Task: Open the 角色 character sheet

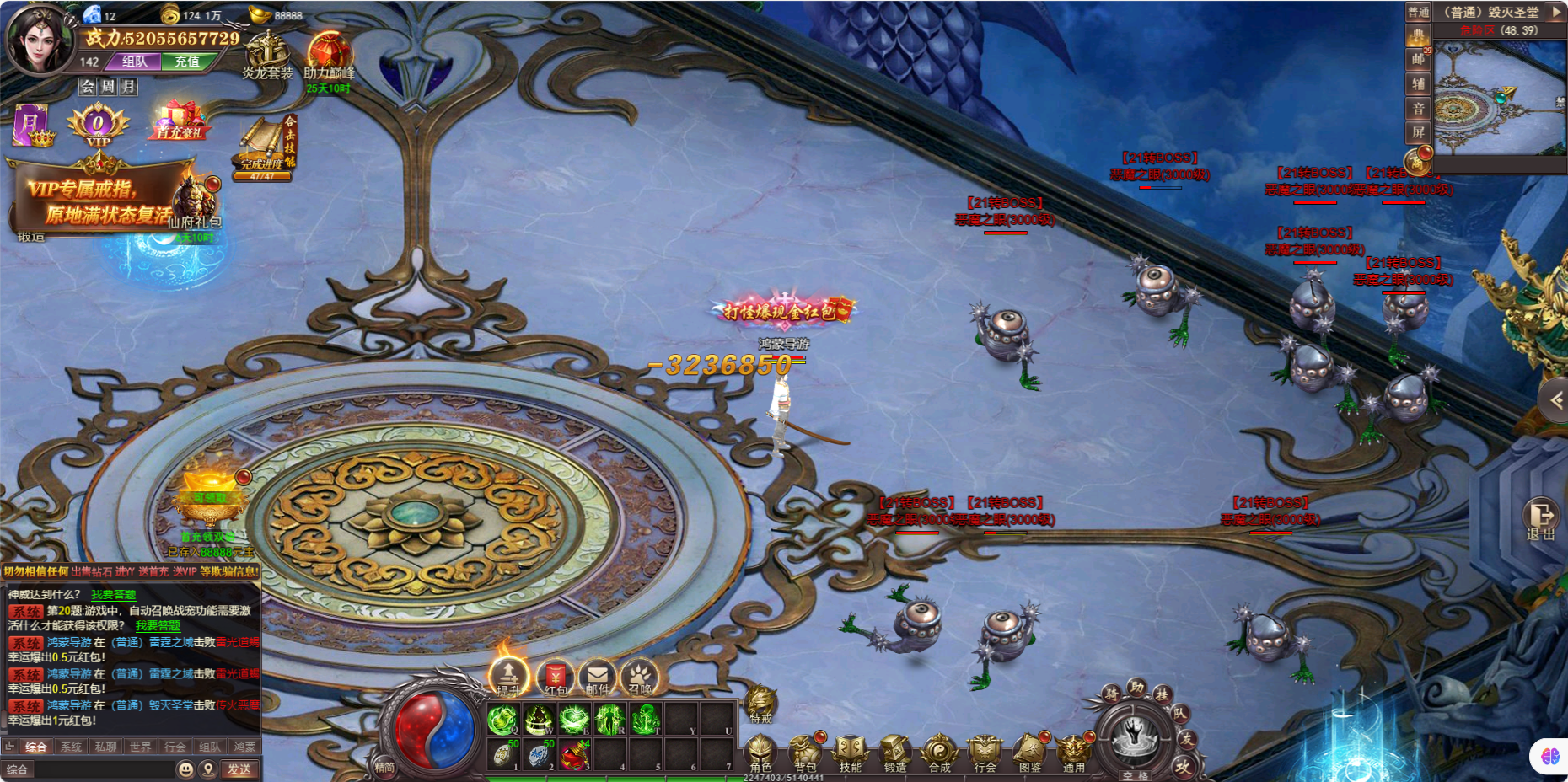Action: tap(760, 752)
